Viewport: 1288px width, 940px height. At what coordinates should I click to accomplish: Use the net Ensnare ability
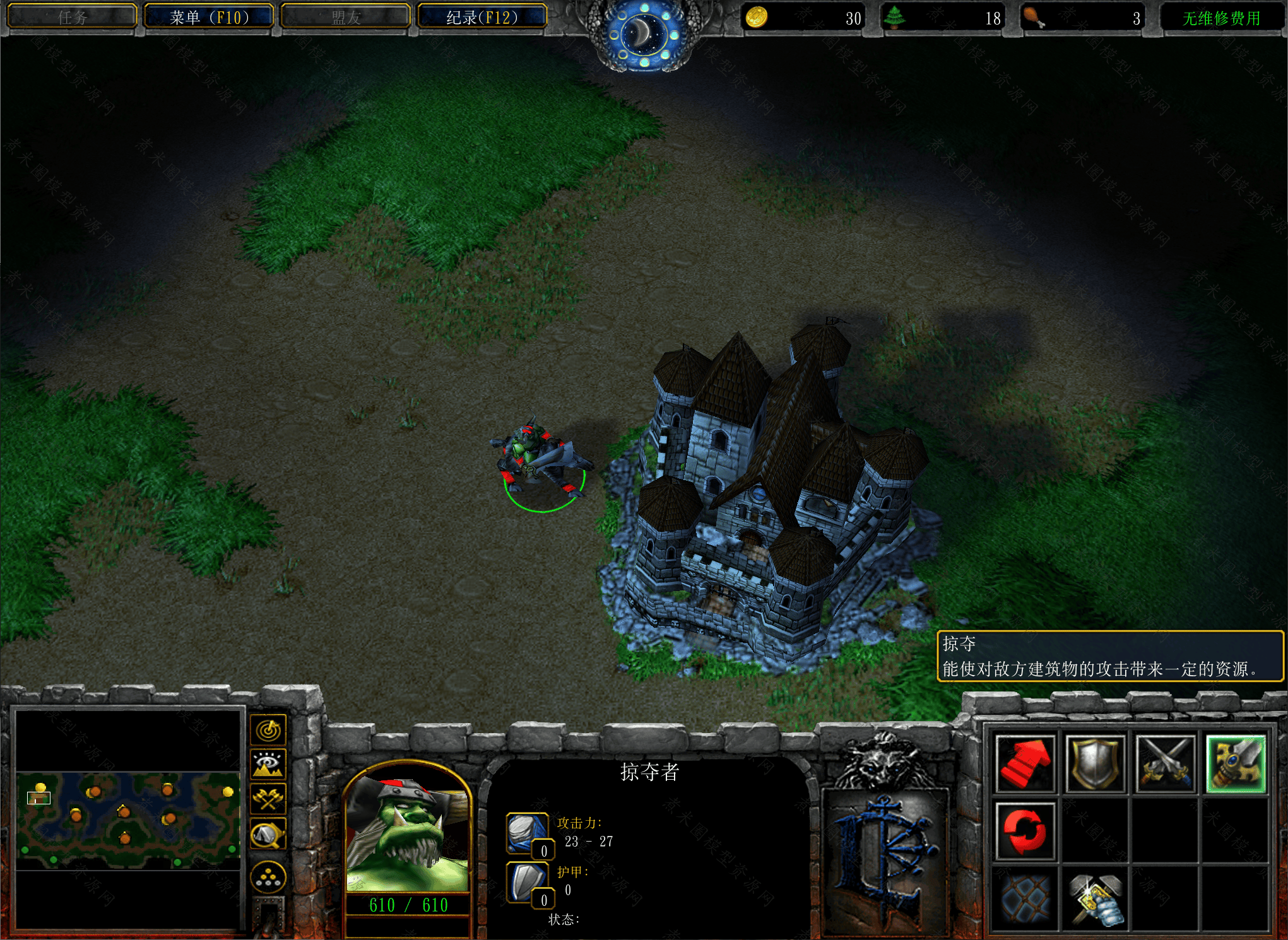(1025, 898)
